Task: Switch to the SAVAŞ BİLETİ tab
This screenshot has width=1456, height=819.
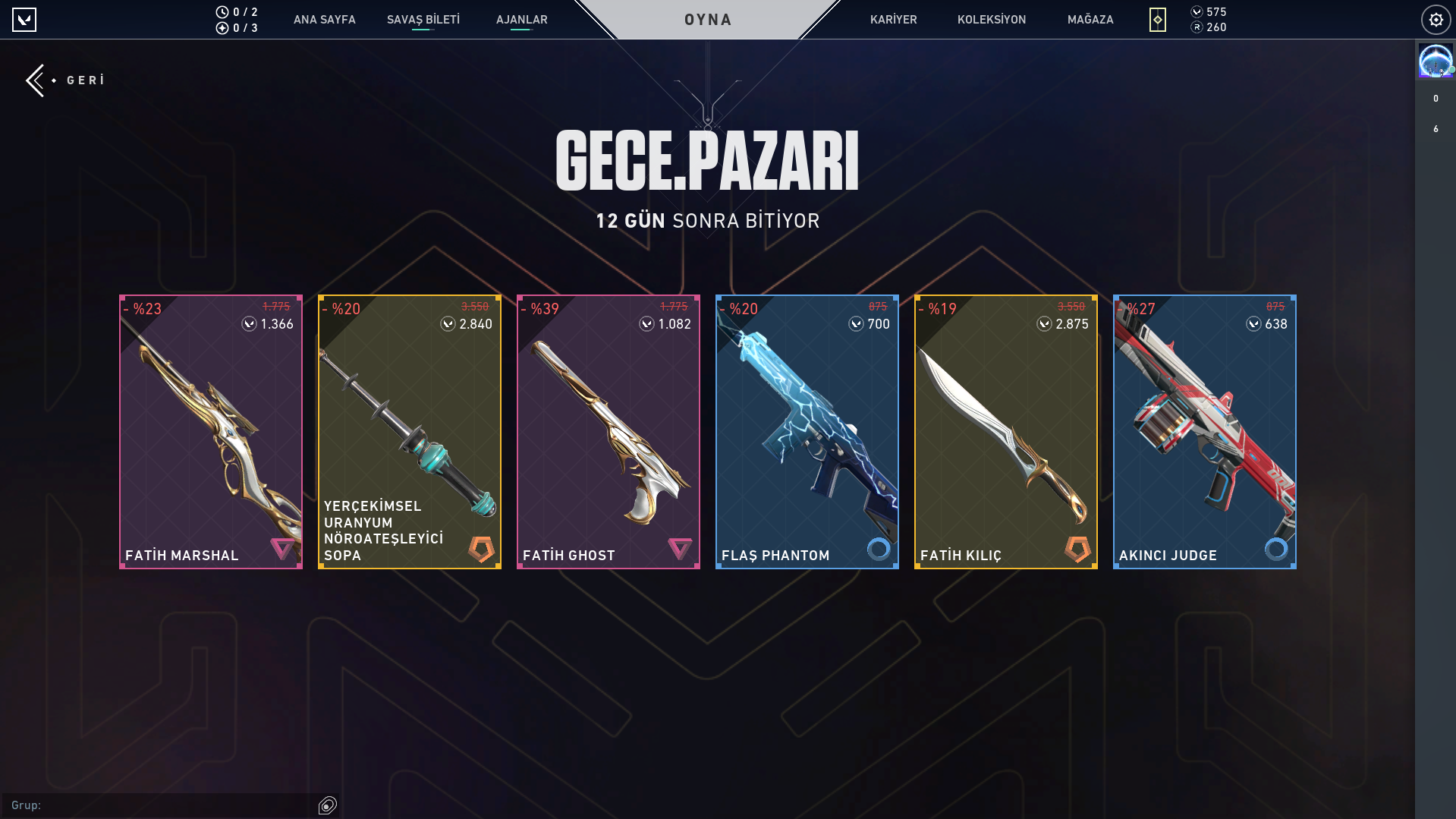Action: (x=423, y=20)
